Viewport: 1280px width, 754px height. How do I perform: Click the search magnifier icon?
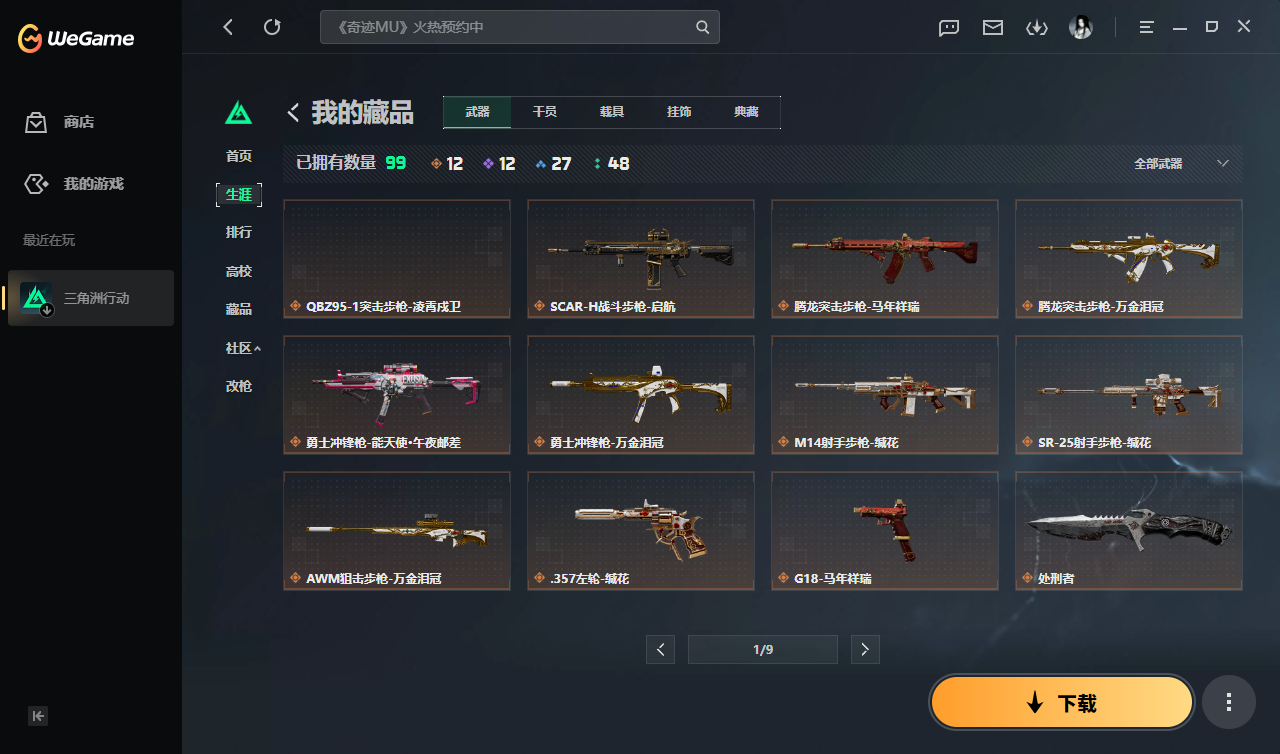pyautogui.click(x=702, y=27)
